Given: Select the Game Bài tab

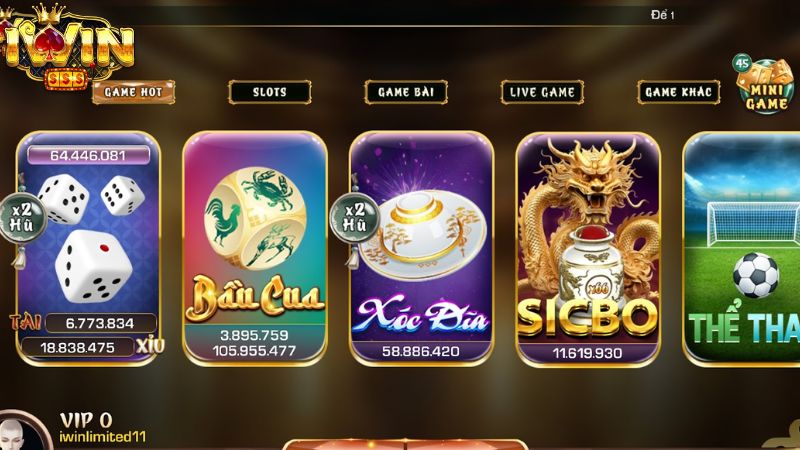Looking at the screenshot, I should 405,92.
